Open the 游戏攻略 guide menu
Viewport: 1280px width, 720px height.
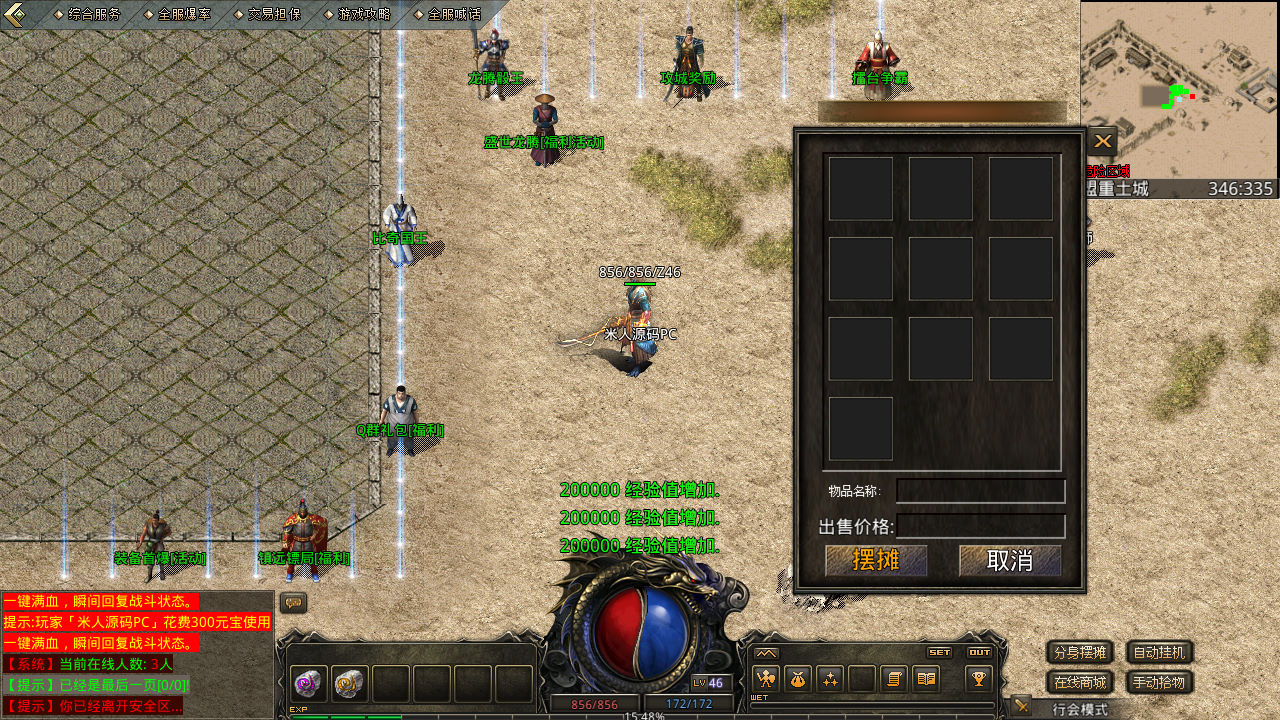click(363, 14)
